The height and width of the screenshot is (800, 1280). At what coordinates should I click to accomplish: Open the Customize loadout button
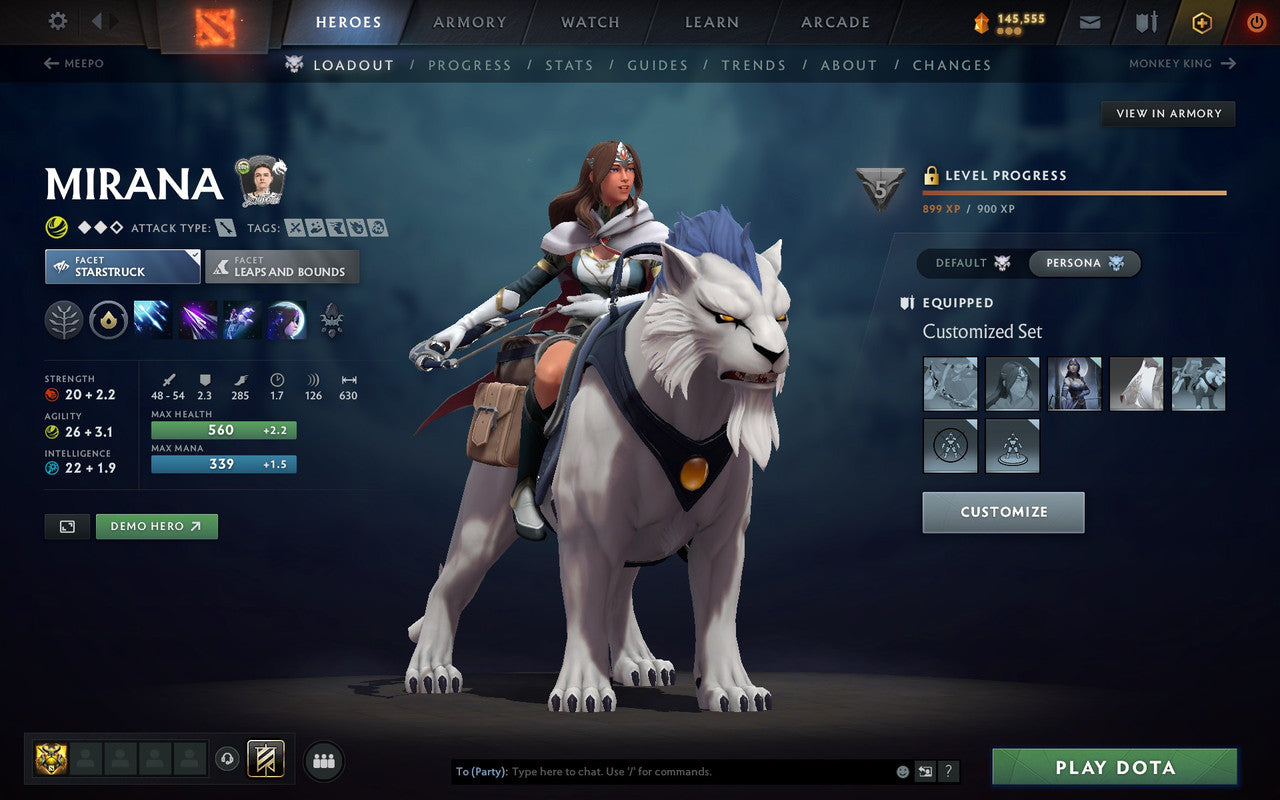pyautogui.click(x=1003, y=512)
